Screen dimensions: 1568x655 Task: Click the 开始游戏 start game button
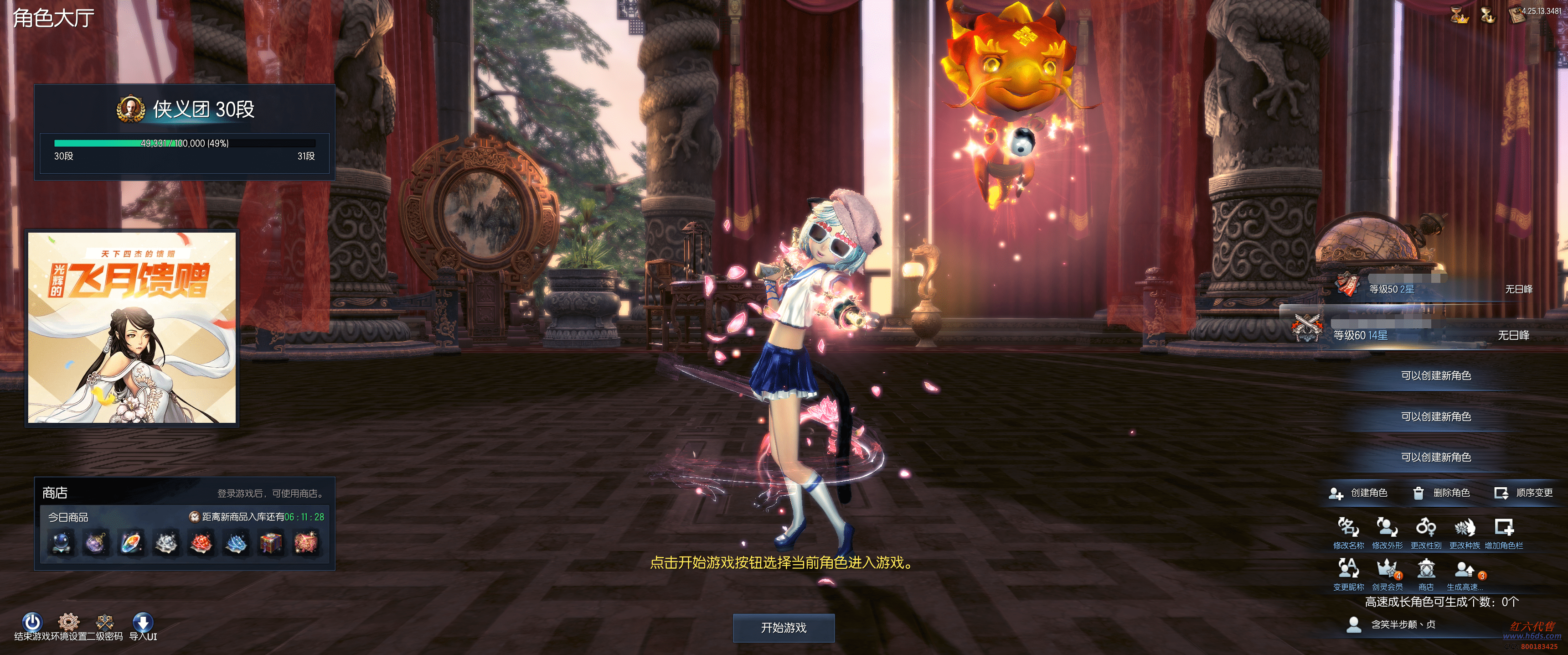pos(784,628)
